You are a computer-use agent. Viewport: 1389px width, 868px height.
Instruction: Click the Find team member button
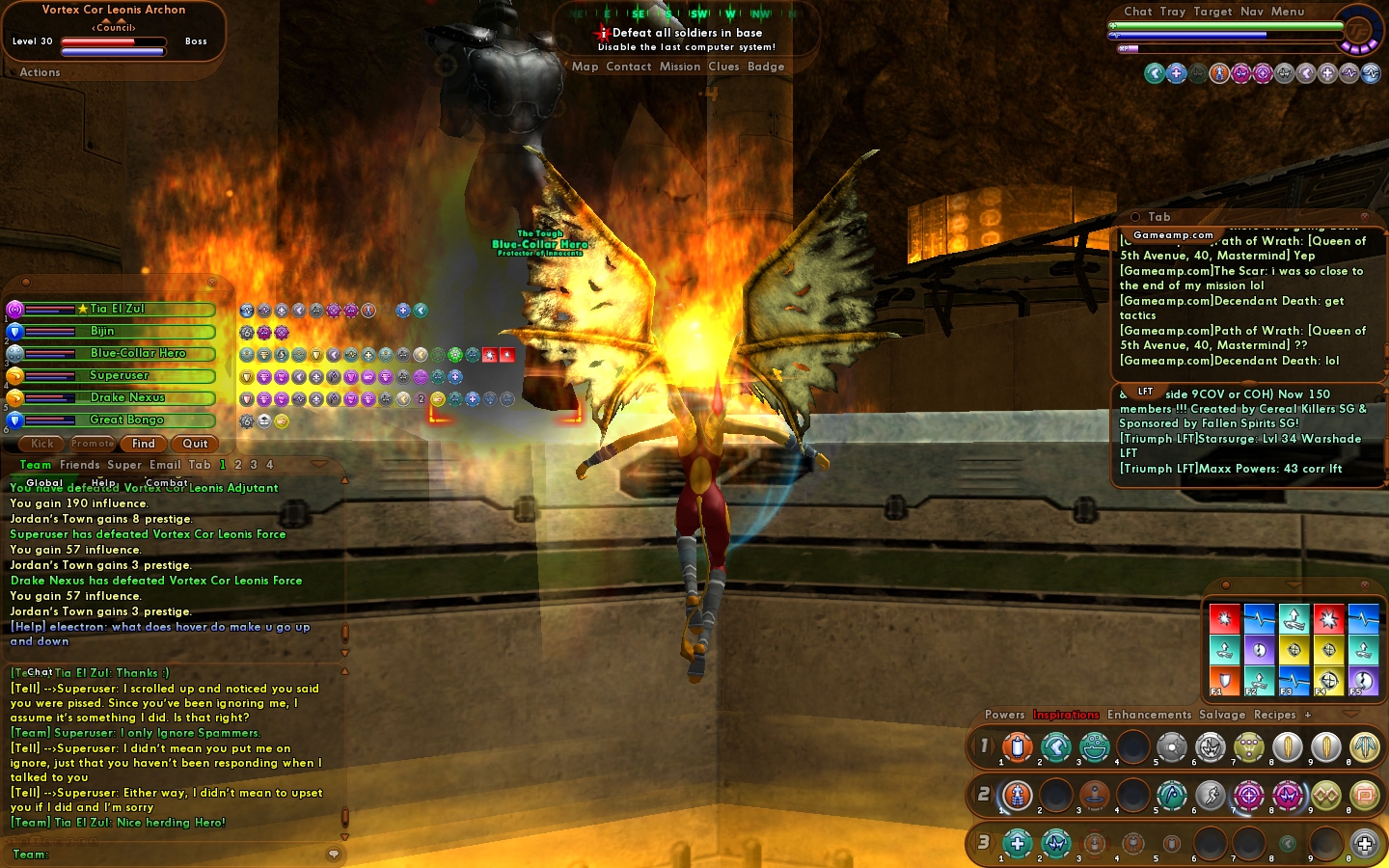144,444
